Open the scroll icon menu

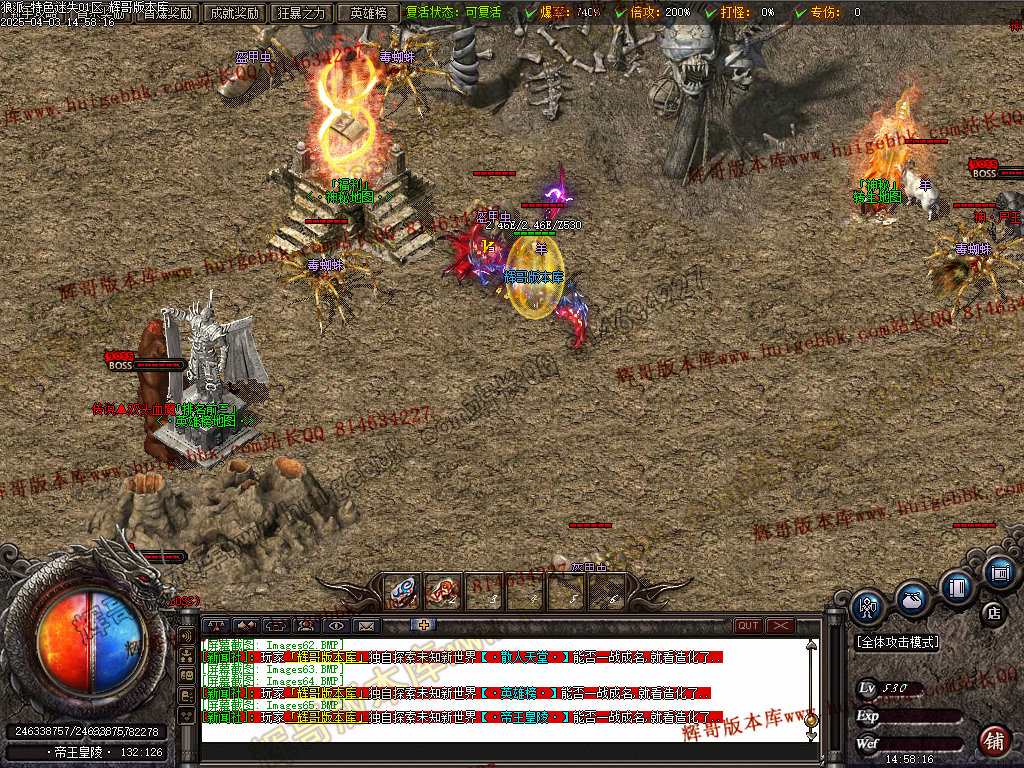pyautogui.click(x=1000, y=573)
